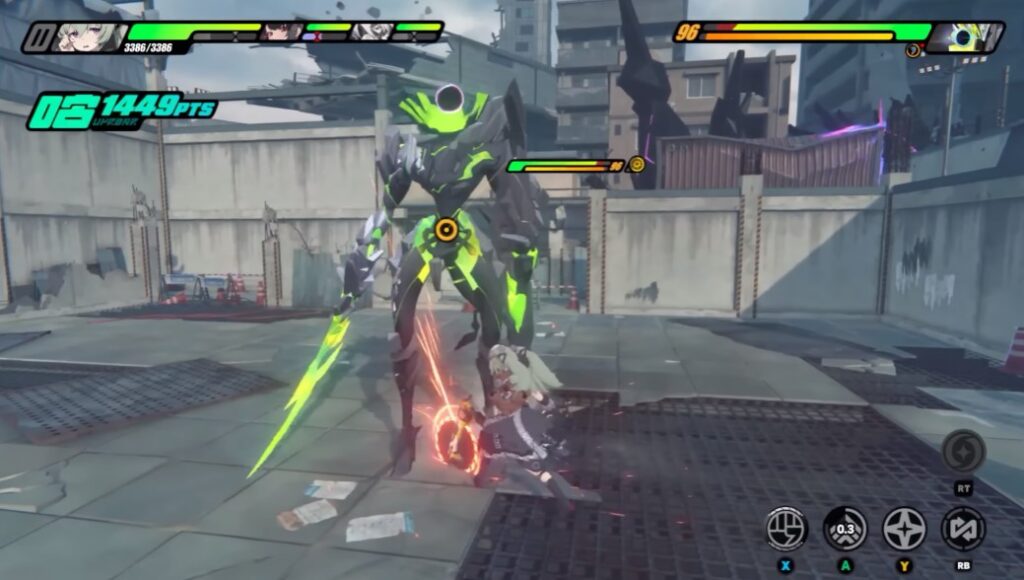Trigger the dodge skill showing 0.3 cooldown

coord(845,528)
